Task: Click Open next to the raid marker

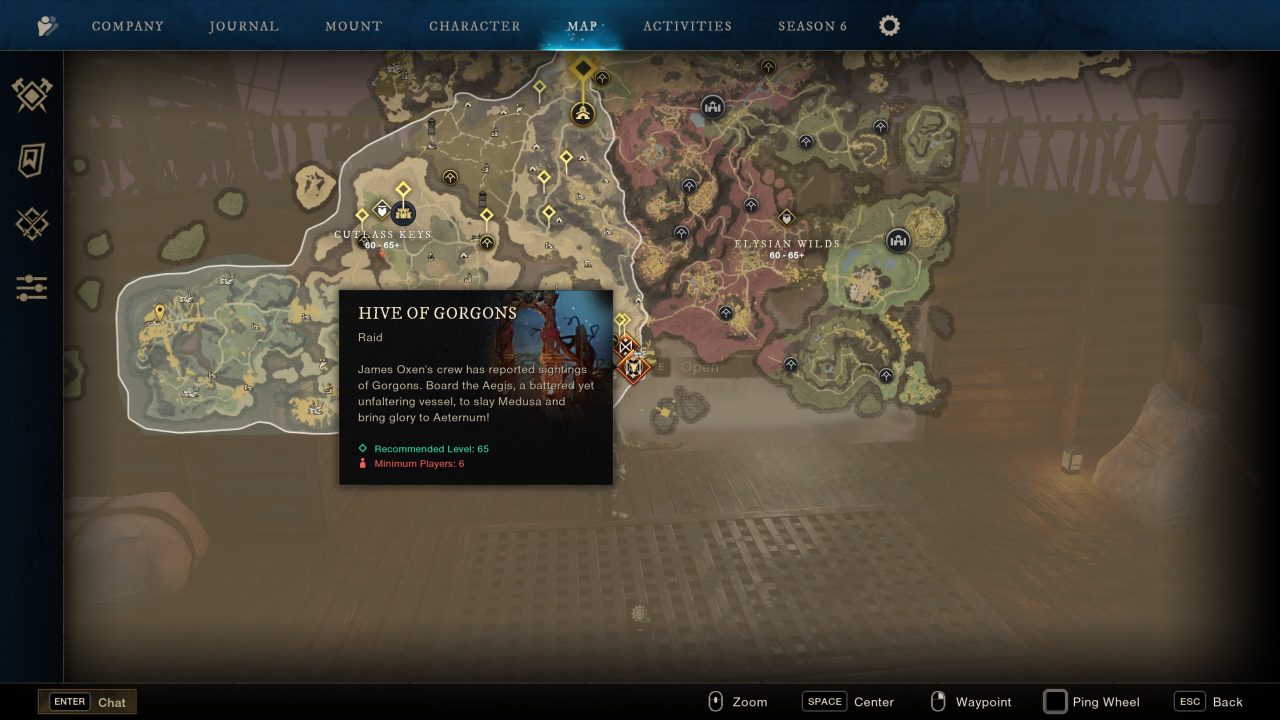Action: click(700, 367)
